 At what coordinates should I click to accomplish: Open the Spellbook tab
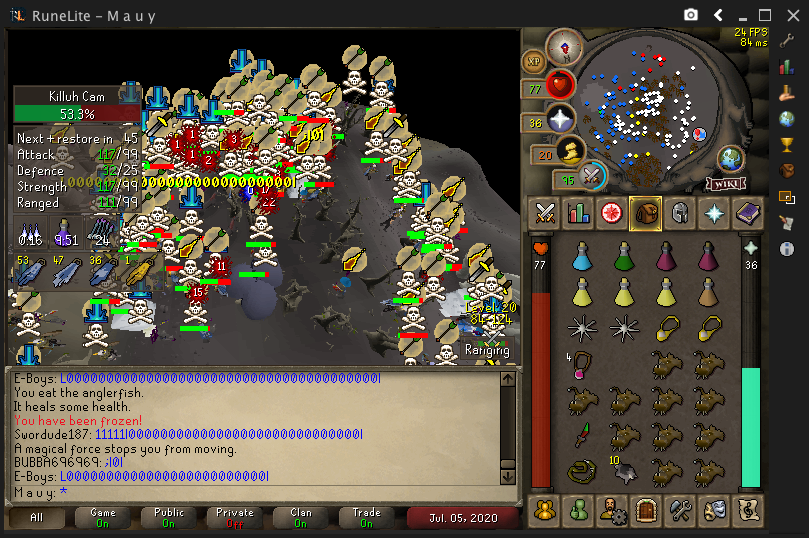(x=746, y=212)
